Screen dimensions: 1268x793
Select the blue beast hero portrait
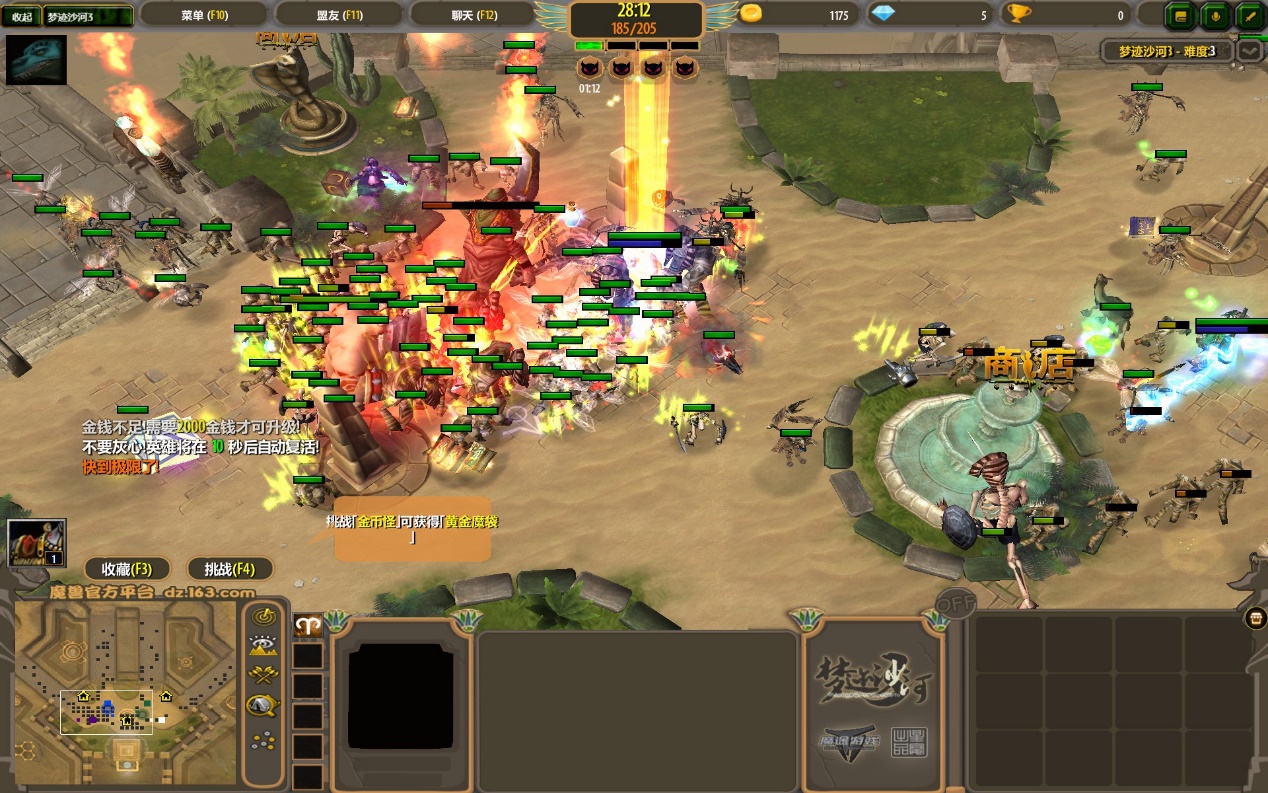[37, 60]
